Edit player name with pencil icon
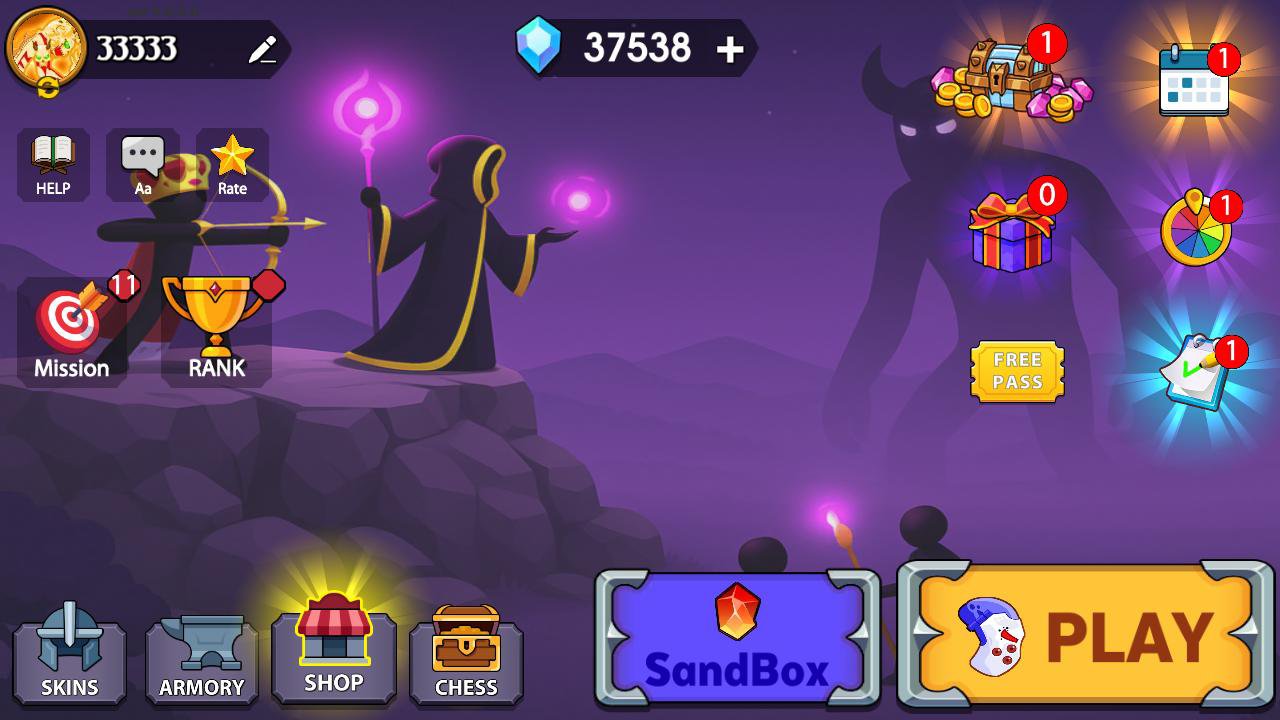The height and width of the screenshot is (720, 1280). (262, 48)
